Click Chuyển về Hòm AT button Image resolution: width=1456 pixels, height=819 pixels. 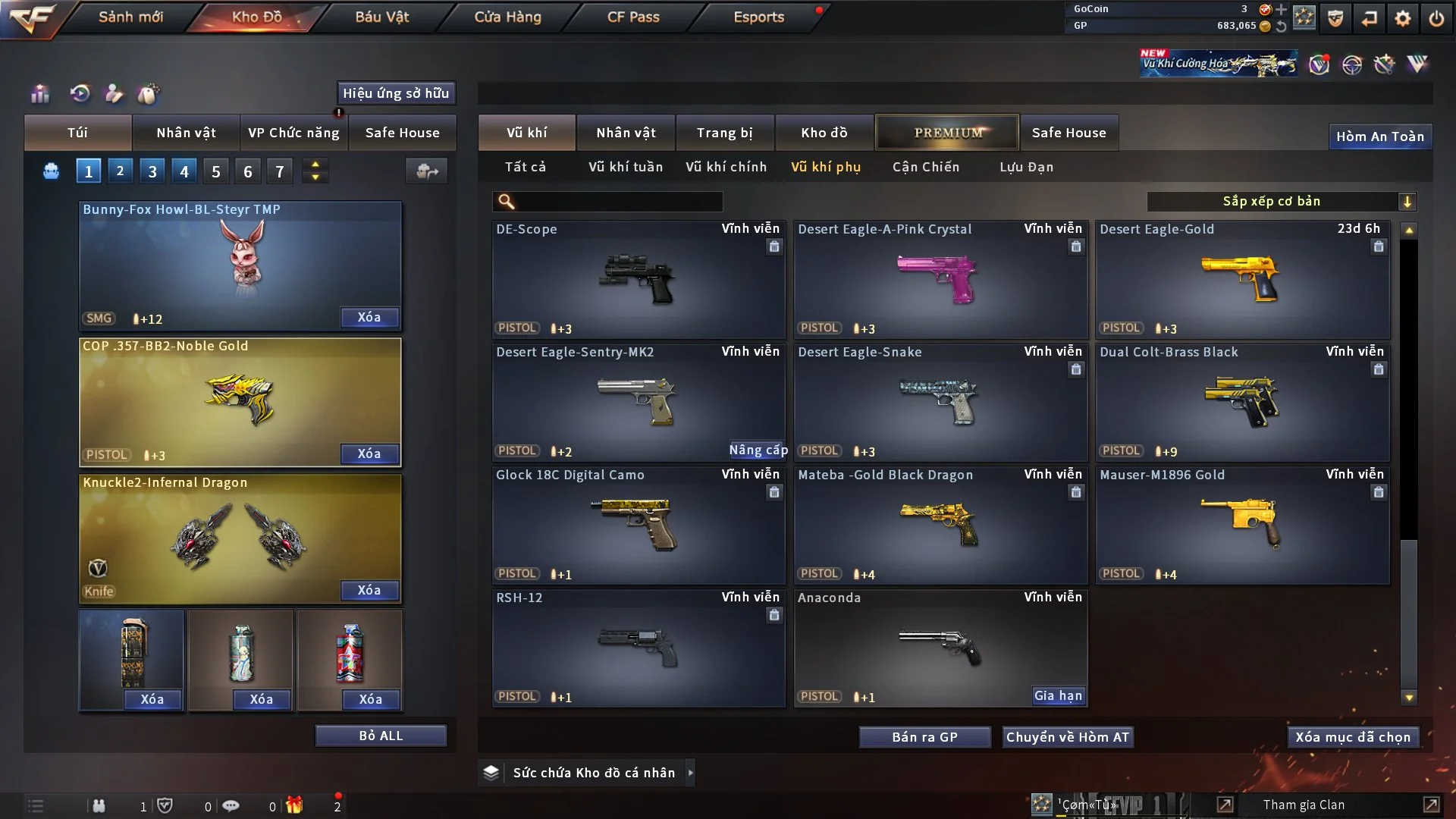(x=1067, y=737)
